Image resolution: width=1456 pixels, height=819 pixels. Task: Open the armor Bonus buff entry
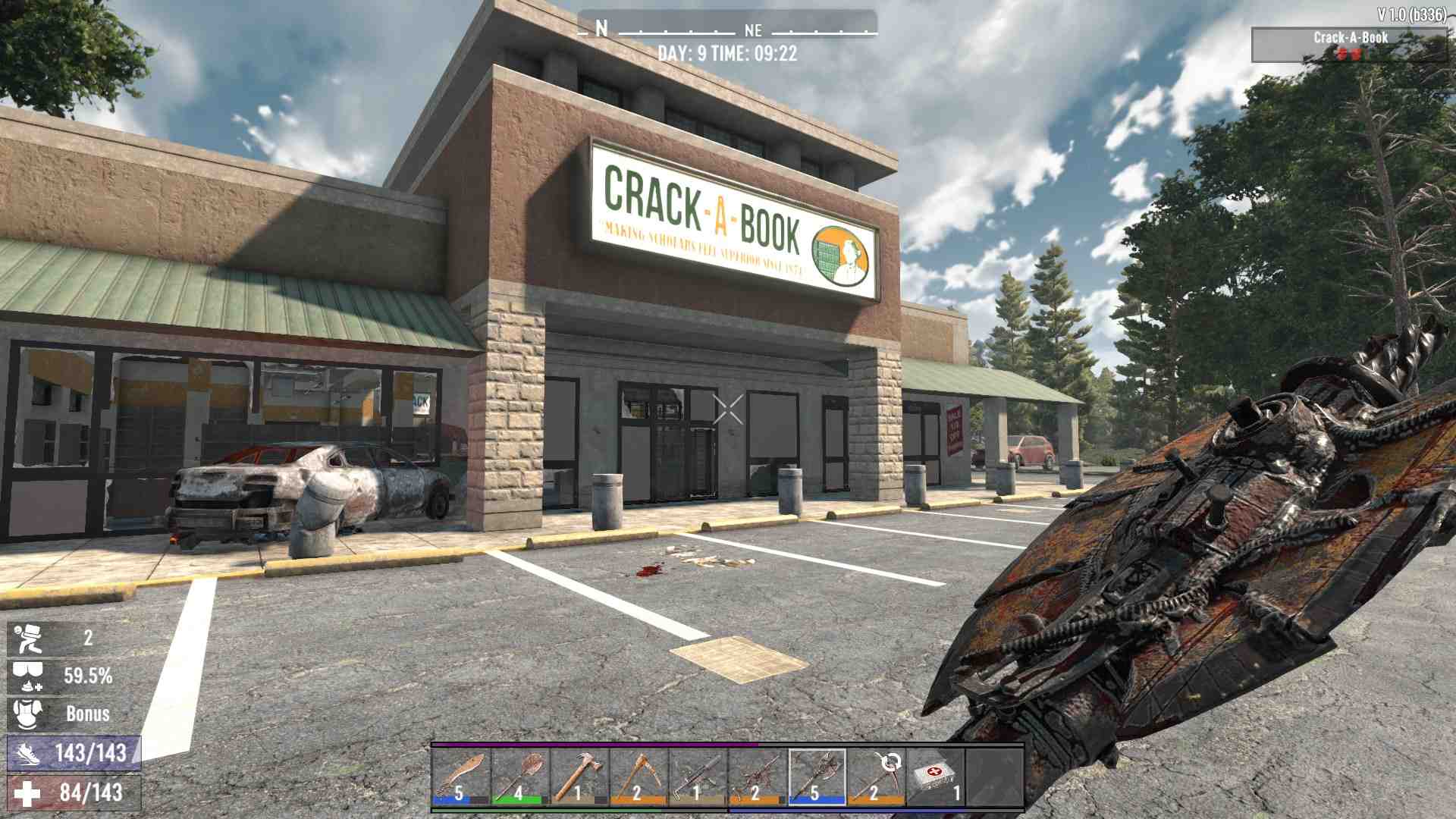click(27, 714)
